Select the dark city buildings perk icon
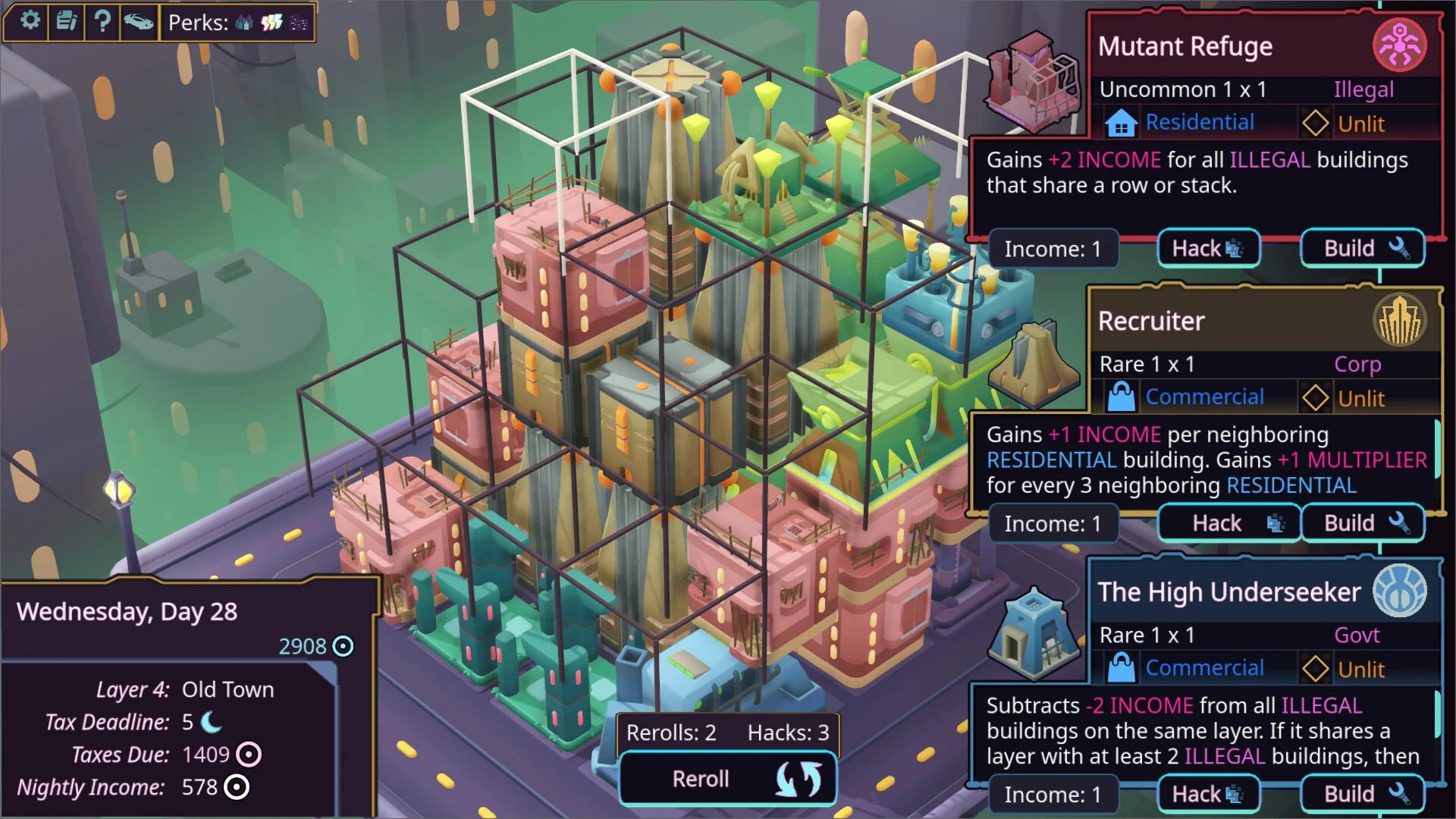The height and width of the screenshot is (819, 1456). 298,23
